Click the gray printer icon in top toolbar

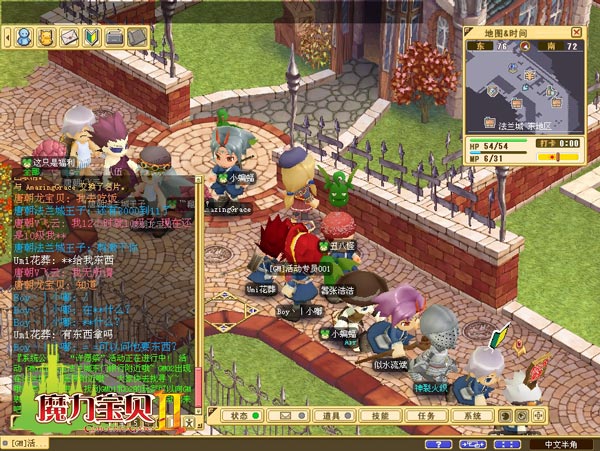(115, 37)
